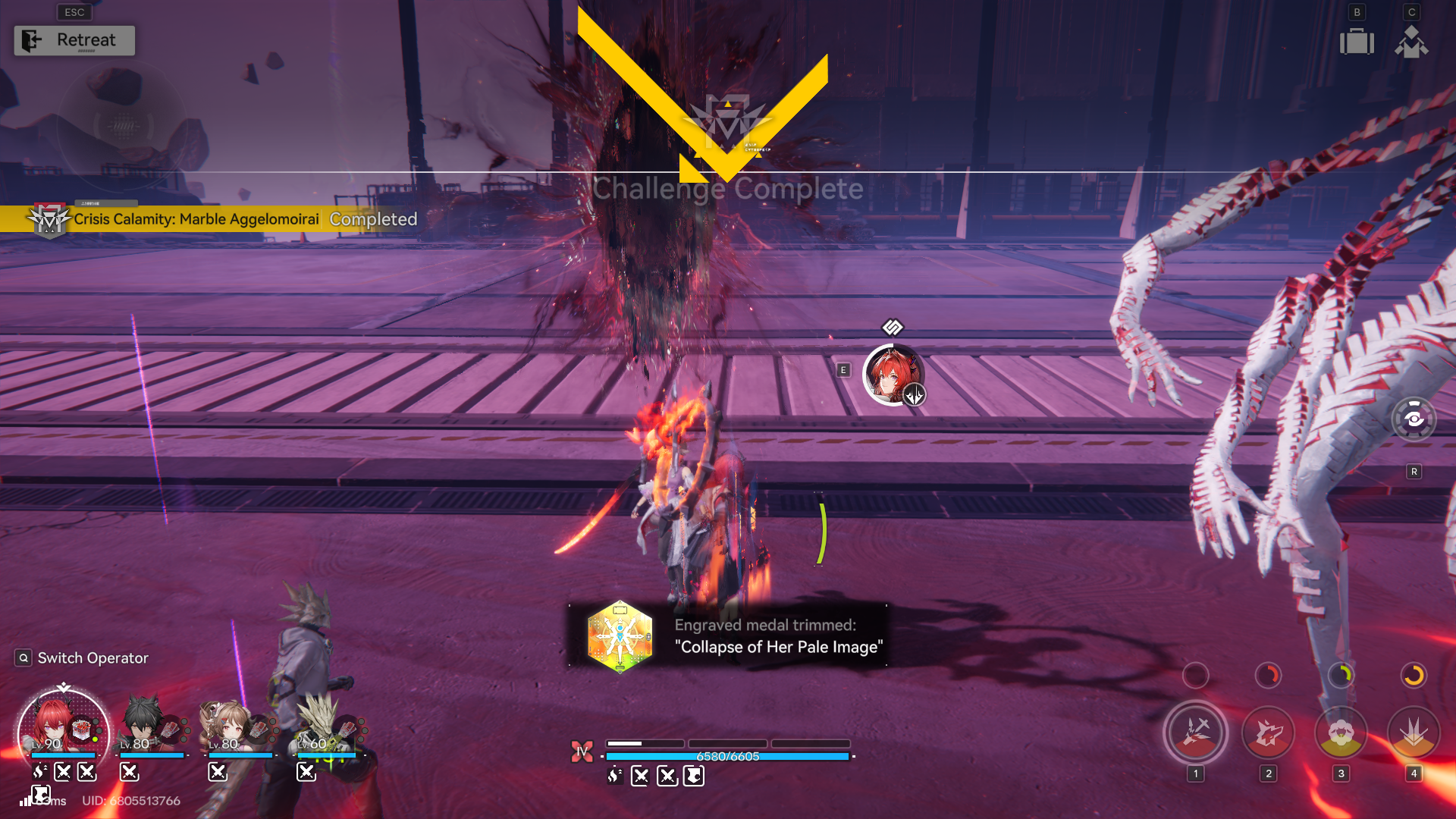Use the third operator skill icon

1341,733
